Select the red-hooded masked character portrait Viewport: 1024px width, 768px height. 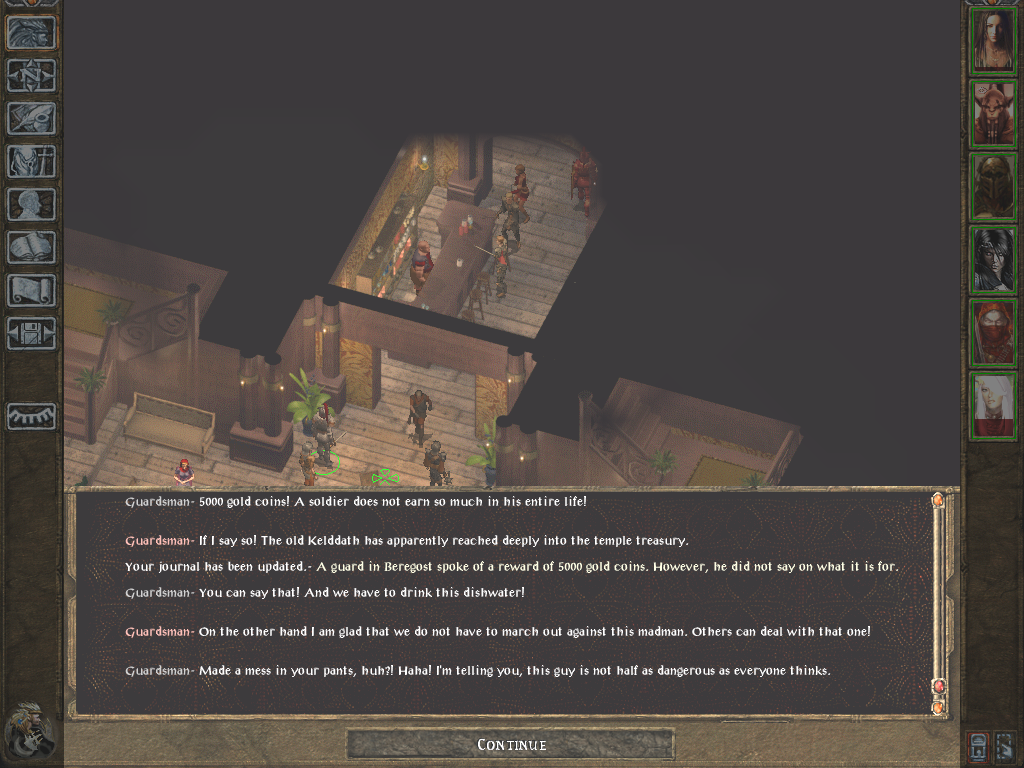pyautogui.click(x=993, y=333)
